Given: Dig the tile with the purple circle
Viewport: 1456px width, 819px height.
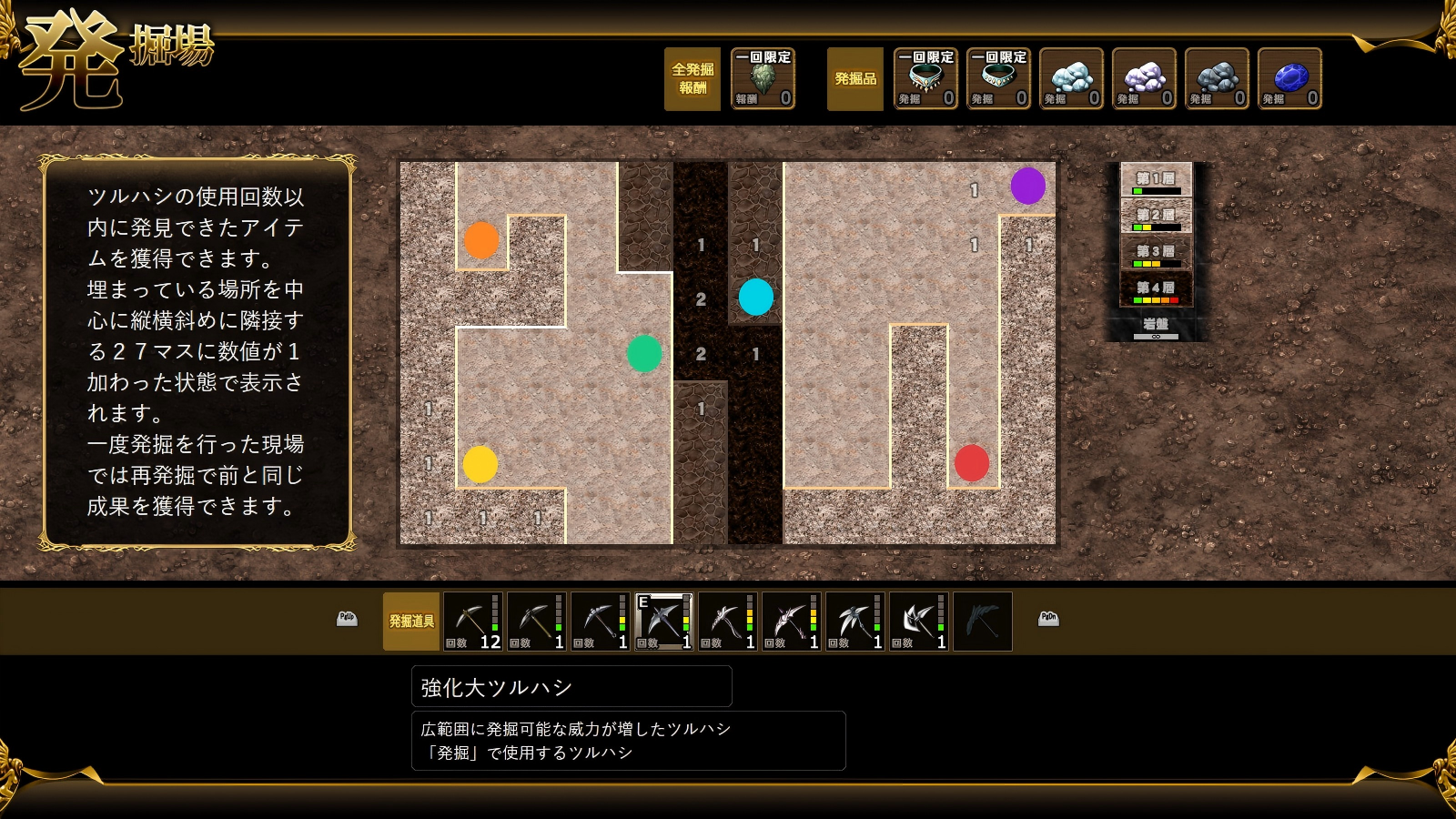Looking at the screenshot, I should pyautogui.click(x=1028, y=186).
